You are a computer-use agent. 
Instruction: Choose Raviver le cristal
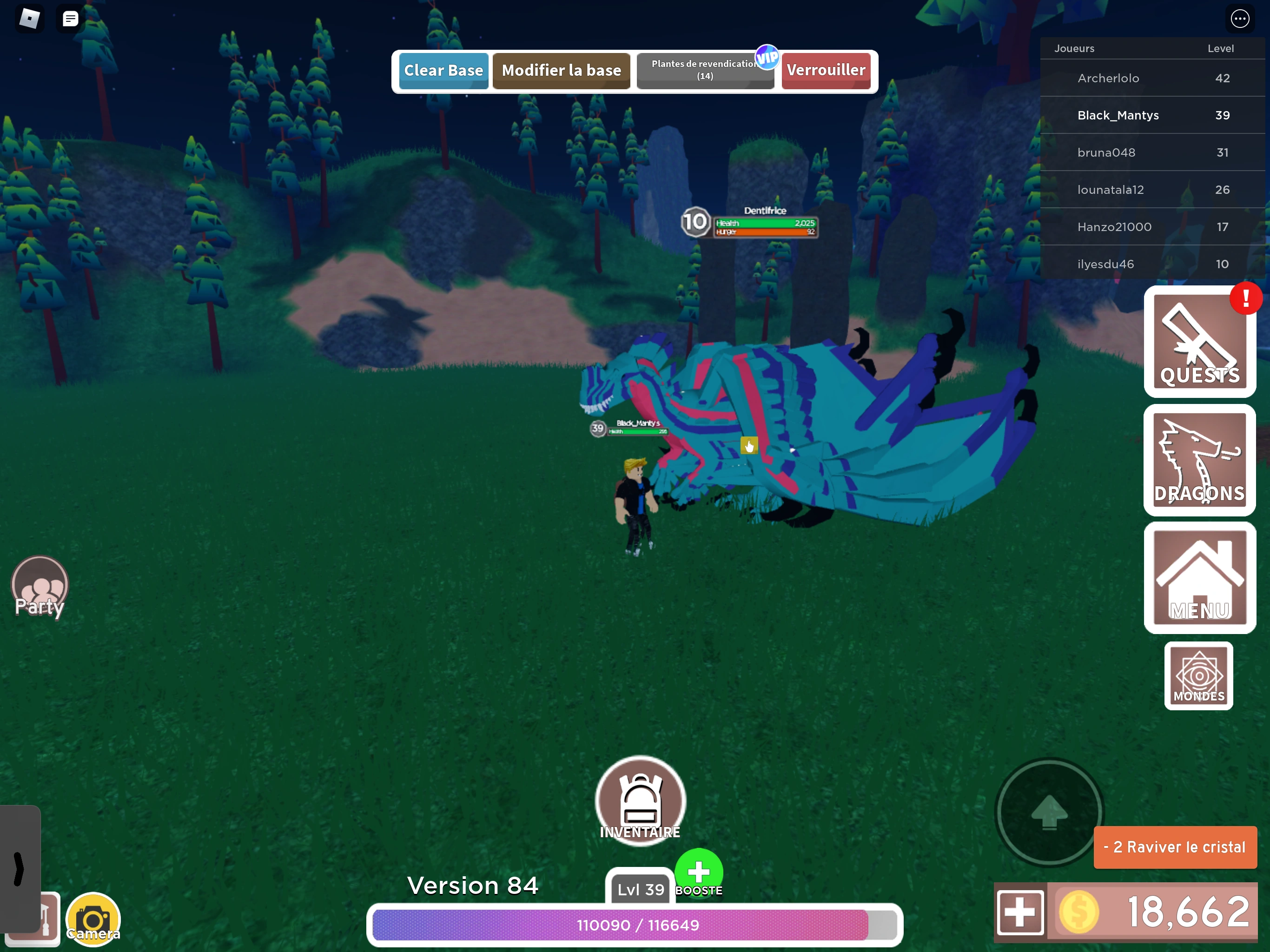coord(1175,847)
